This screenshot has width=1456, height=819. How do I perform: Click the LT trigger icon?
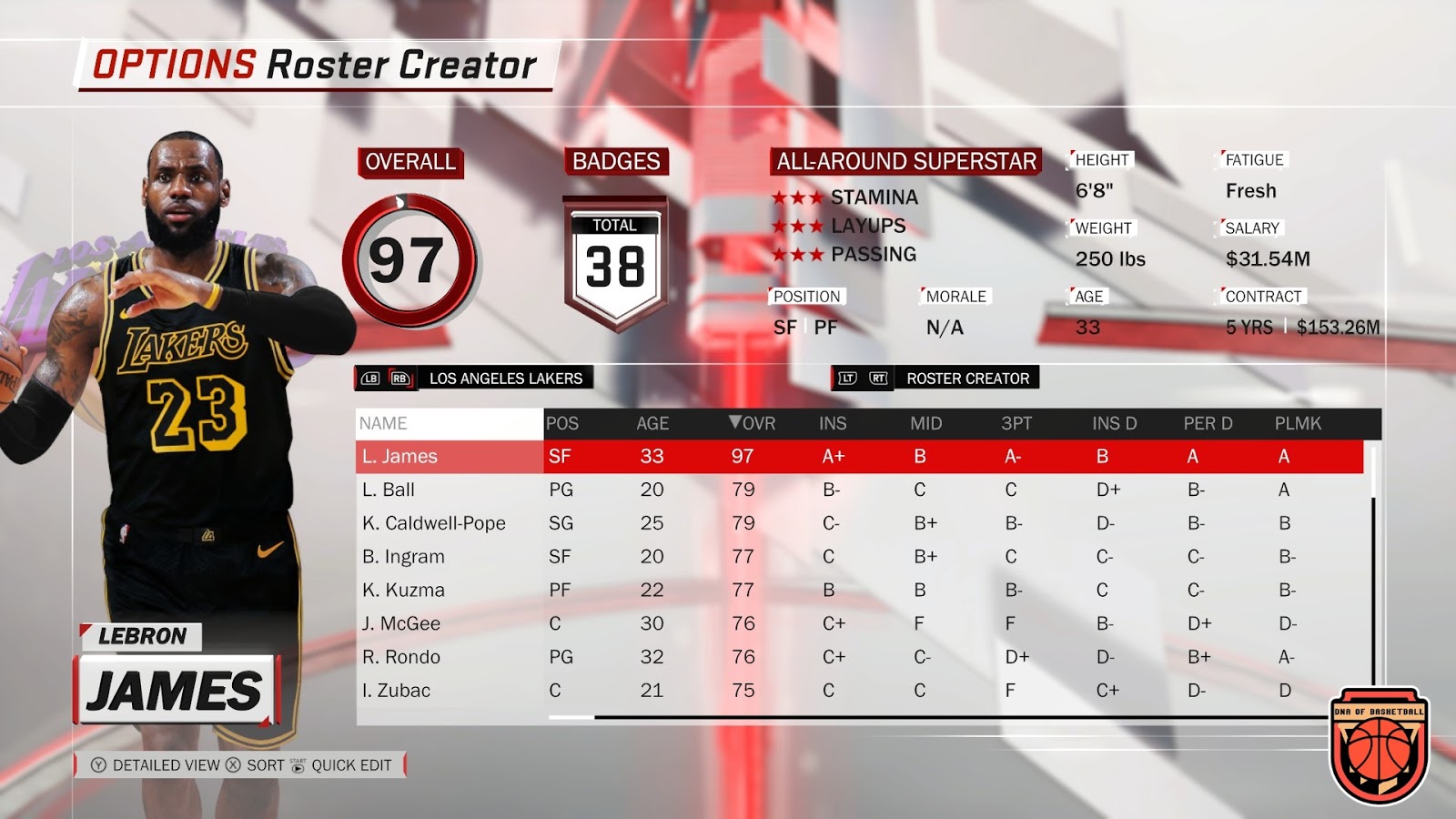(x=847, y=379)
